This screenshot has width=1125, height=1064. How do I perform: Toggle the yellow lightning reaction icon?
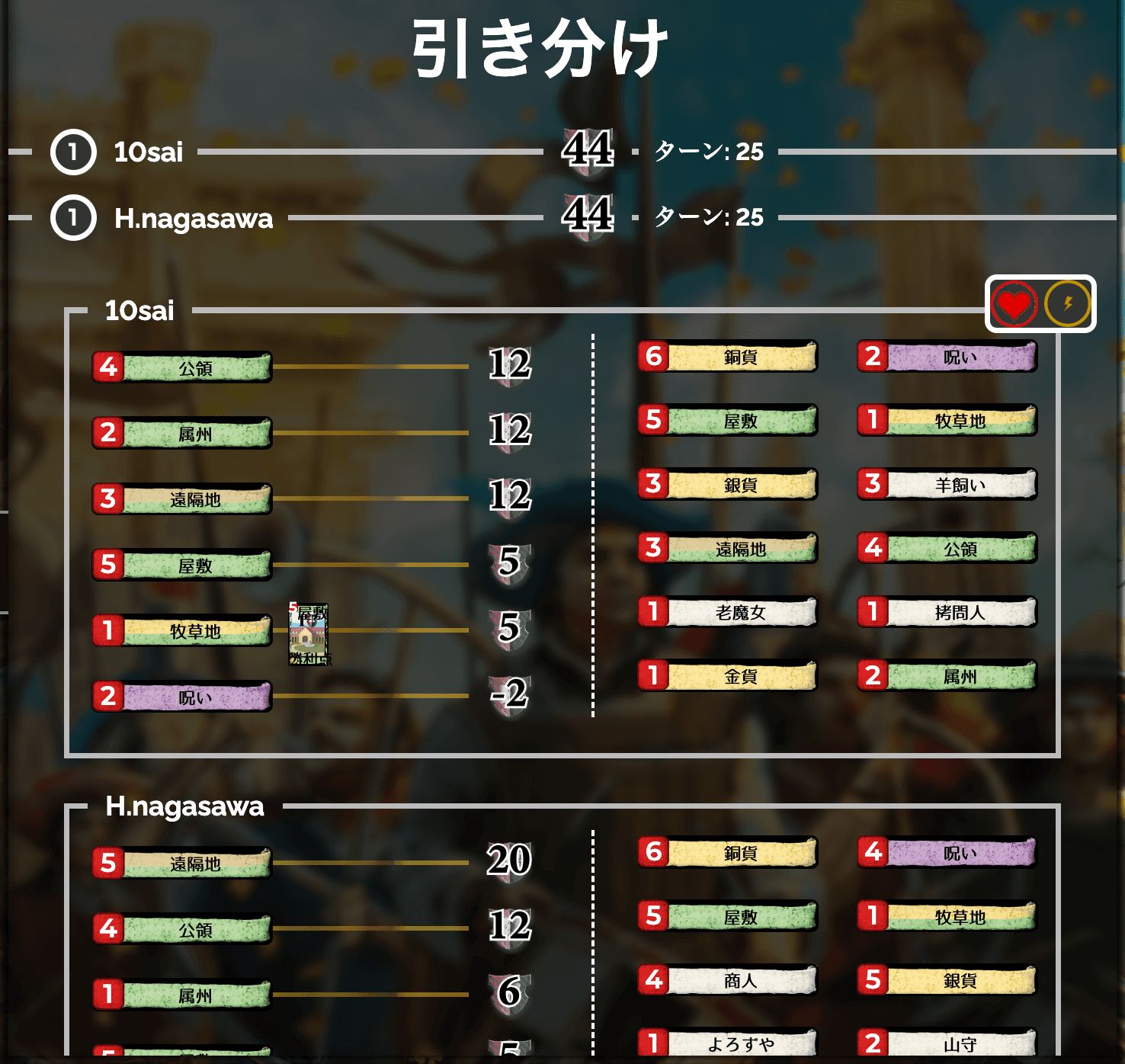click(x=1067, y=302)
